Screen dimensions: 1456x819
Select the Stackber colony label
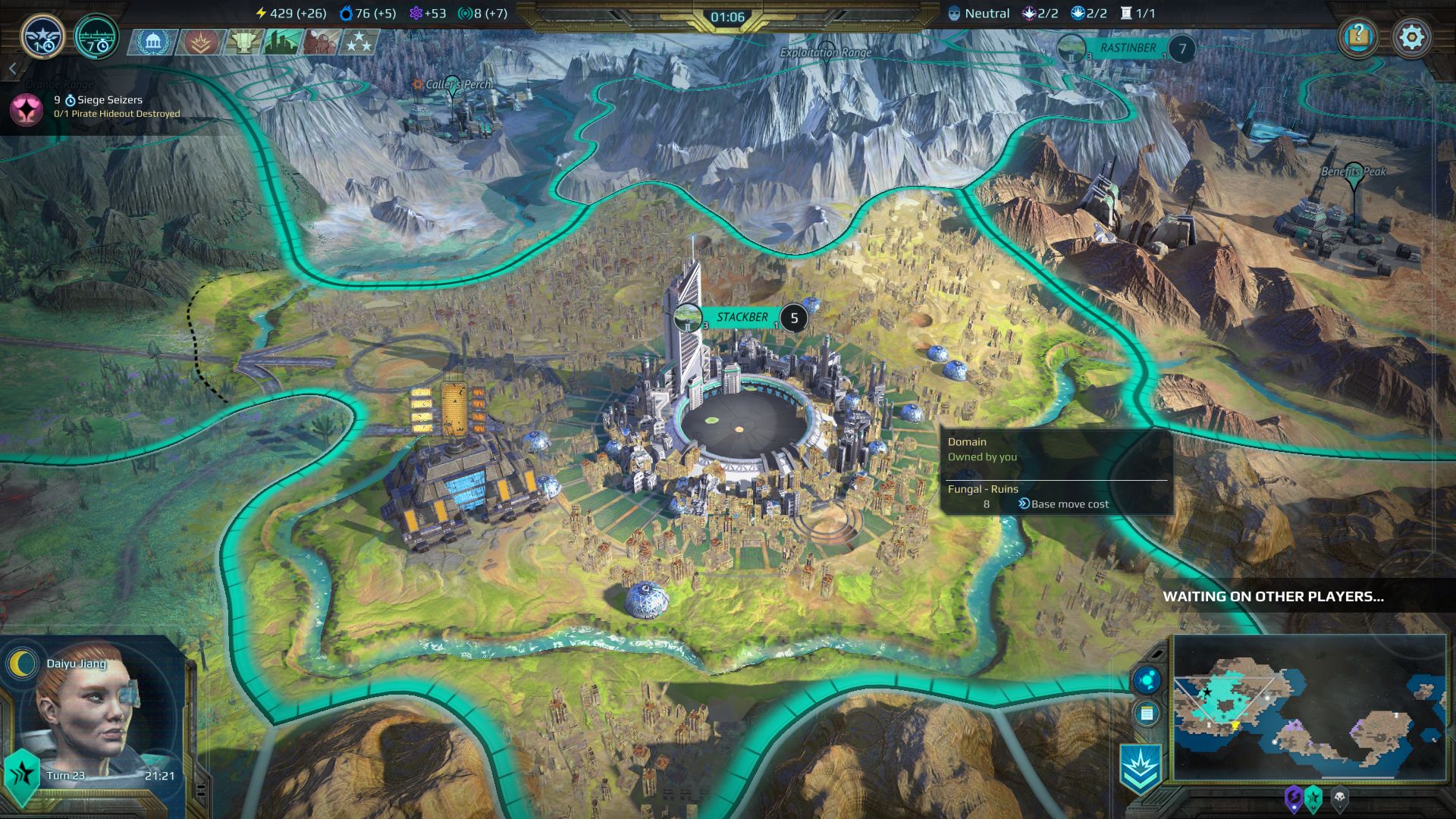pyautogui.click(x=742, y=318)
